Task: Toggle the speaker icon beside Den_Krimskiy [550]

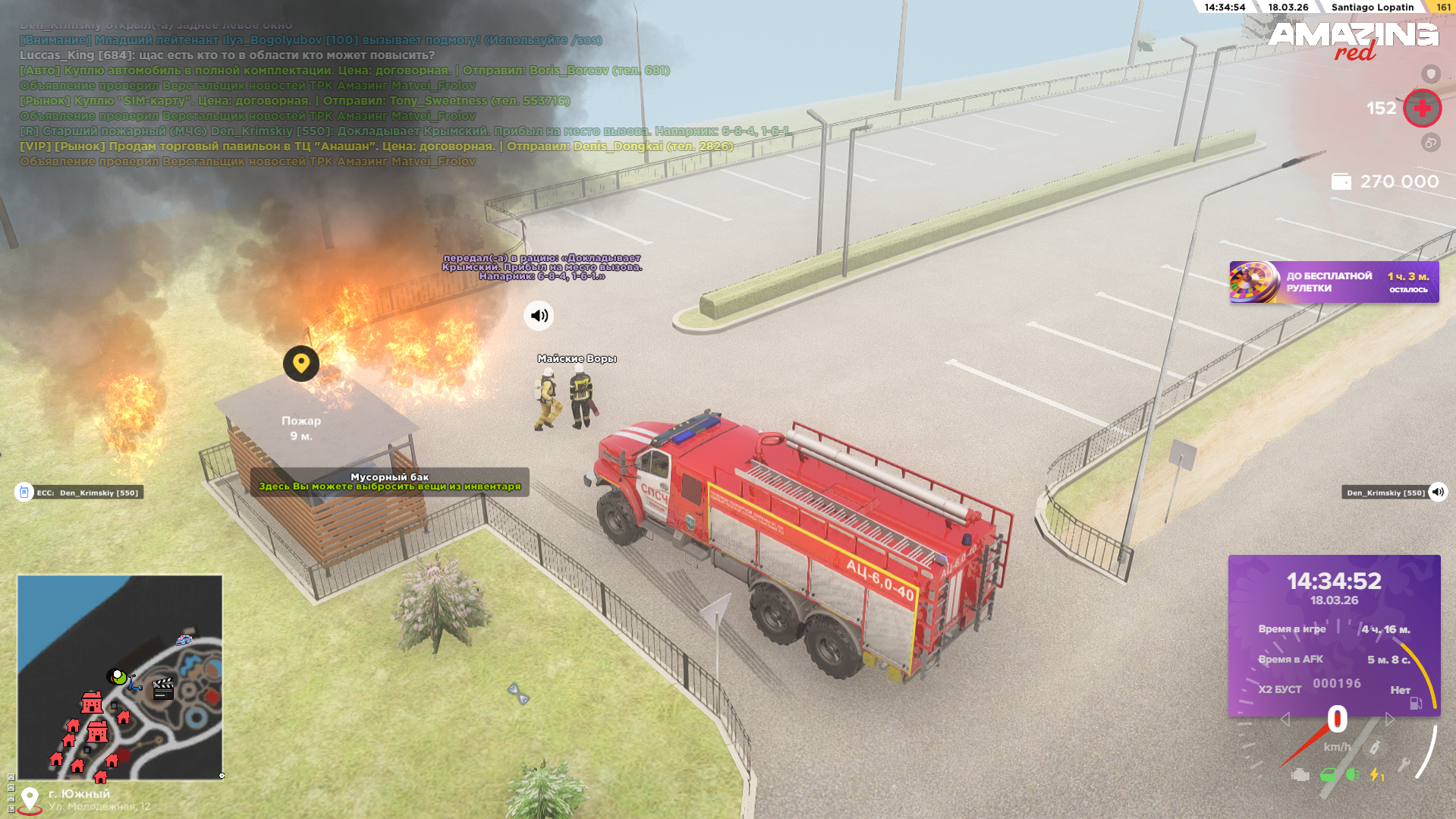Action: click(x=1438, y=492)
